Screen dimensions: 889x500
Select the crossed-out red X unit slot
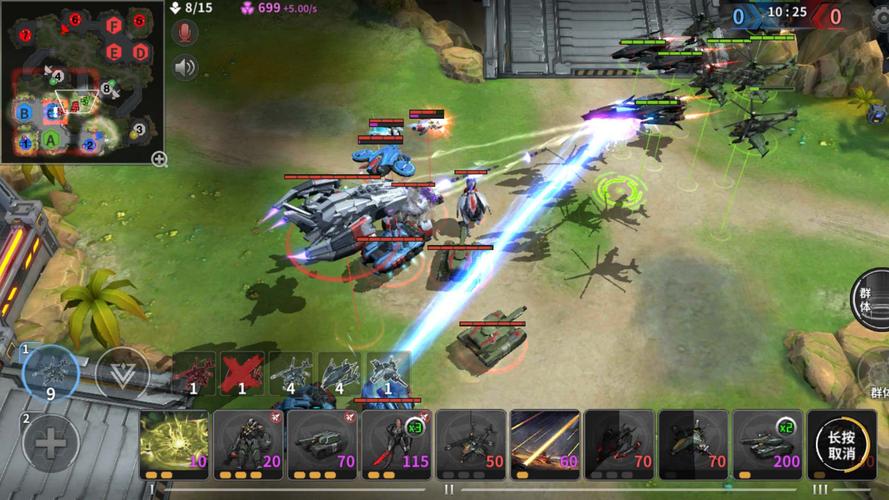(241, 374)
